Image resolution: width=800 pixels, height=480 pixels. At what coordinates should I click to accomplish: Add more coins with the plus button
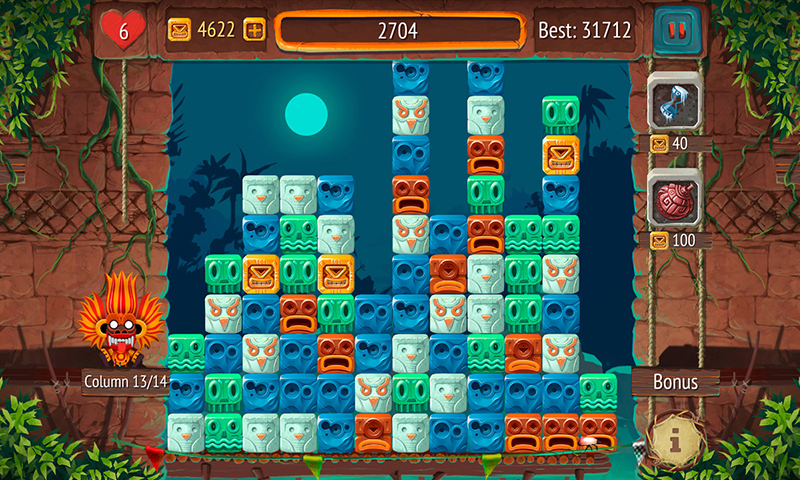click(x=255, y=30)
